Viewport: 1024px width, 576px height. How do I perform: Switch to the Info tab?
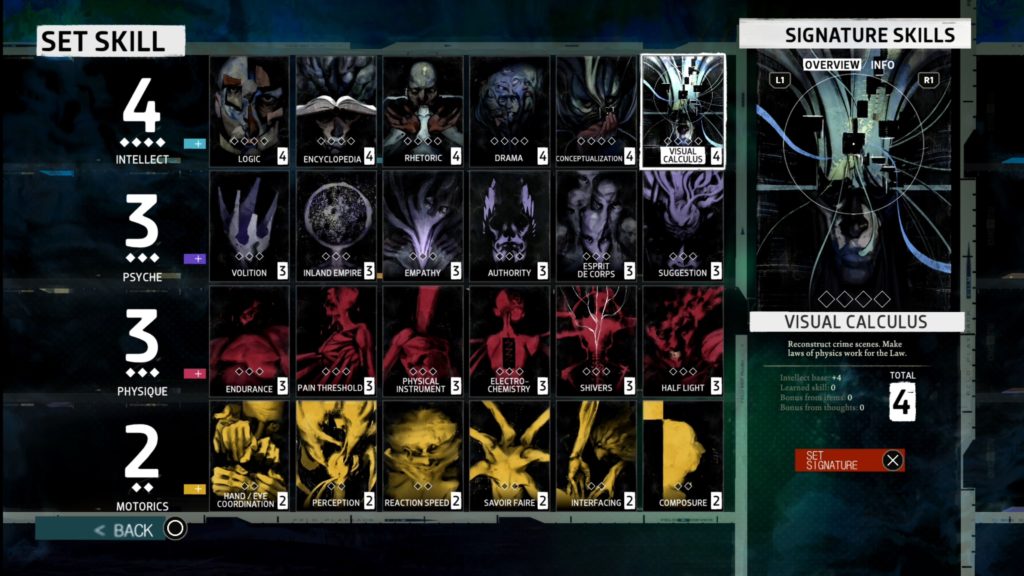click(883, 65)
